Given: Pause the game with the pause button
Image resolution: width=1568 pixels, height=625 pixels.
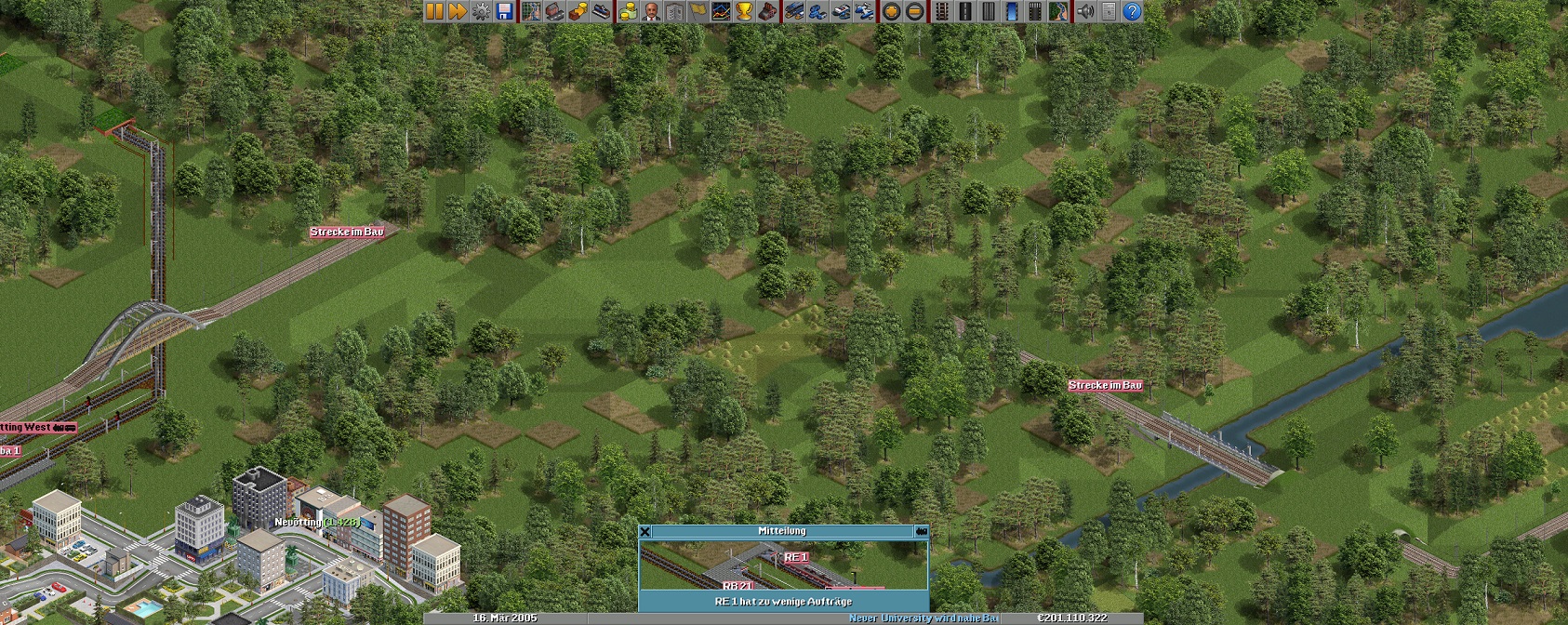Looking at the screenshot, I should point(434,11).
